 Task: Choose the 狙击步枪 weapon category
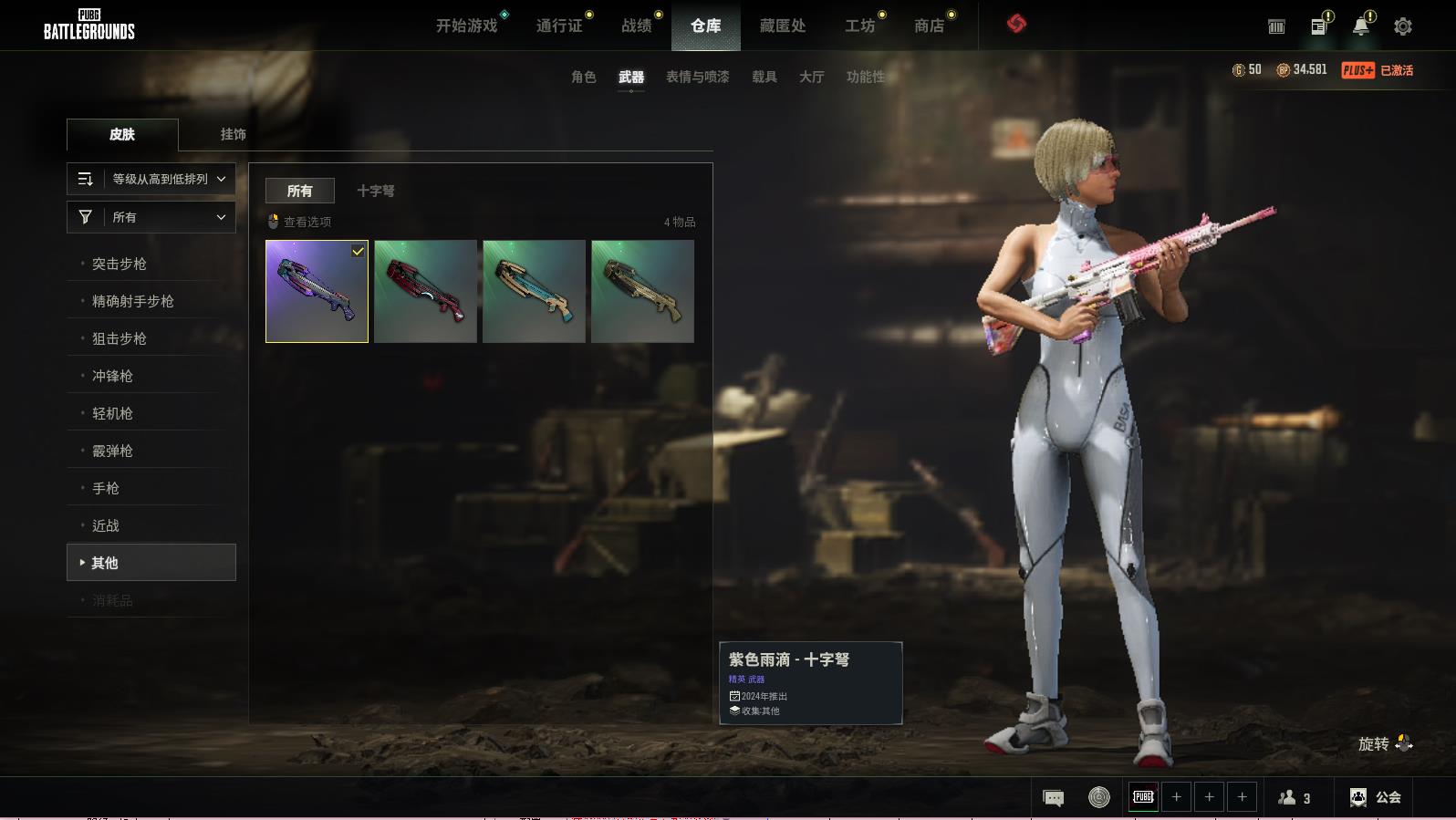point(120,338)
